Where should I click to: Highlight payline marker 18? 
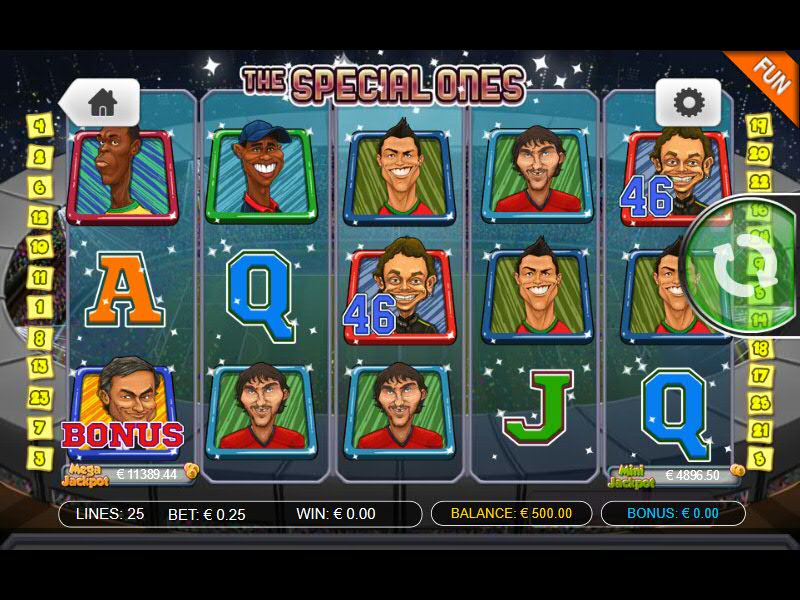click(761, 349)
